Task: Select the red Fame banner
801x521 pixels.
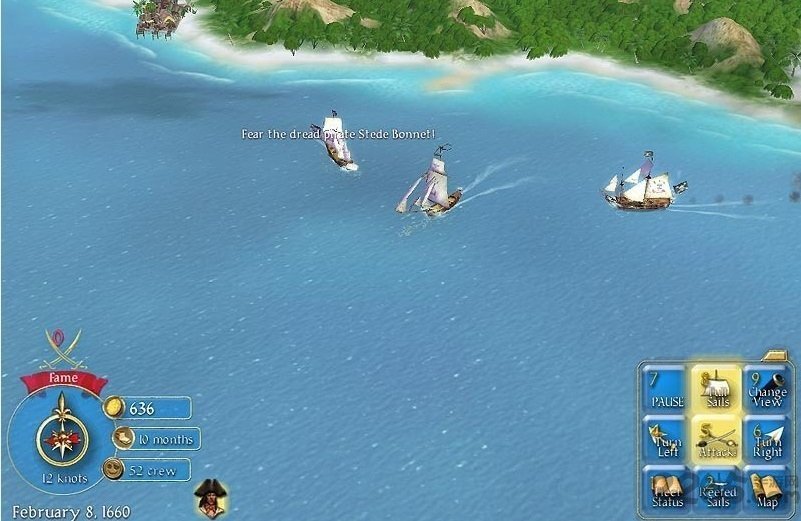Action: click(63, 379)
